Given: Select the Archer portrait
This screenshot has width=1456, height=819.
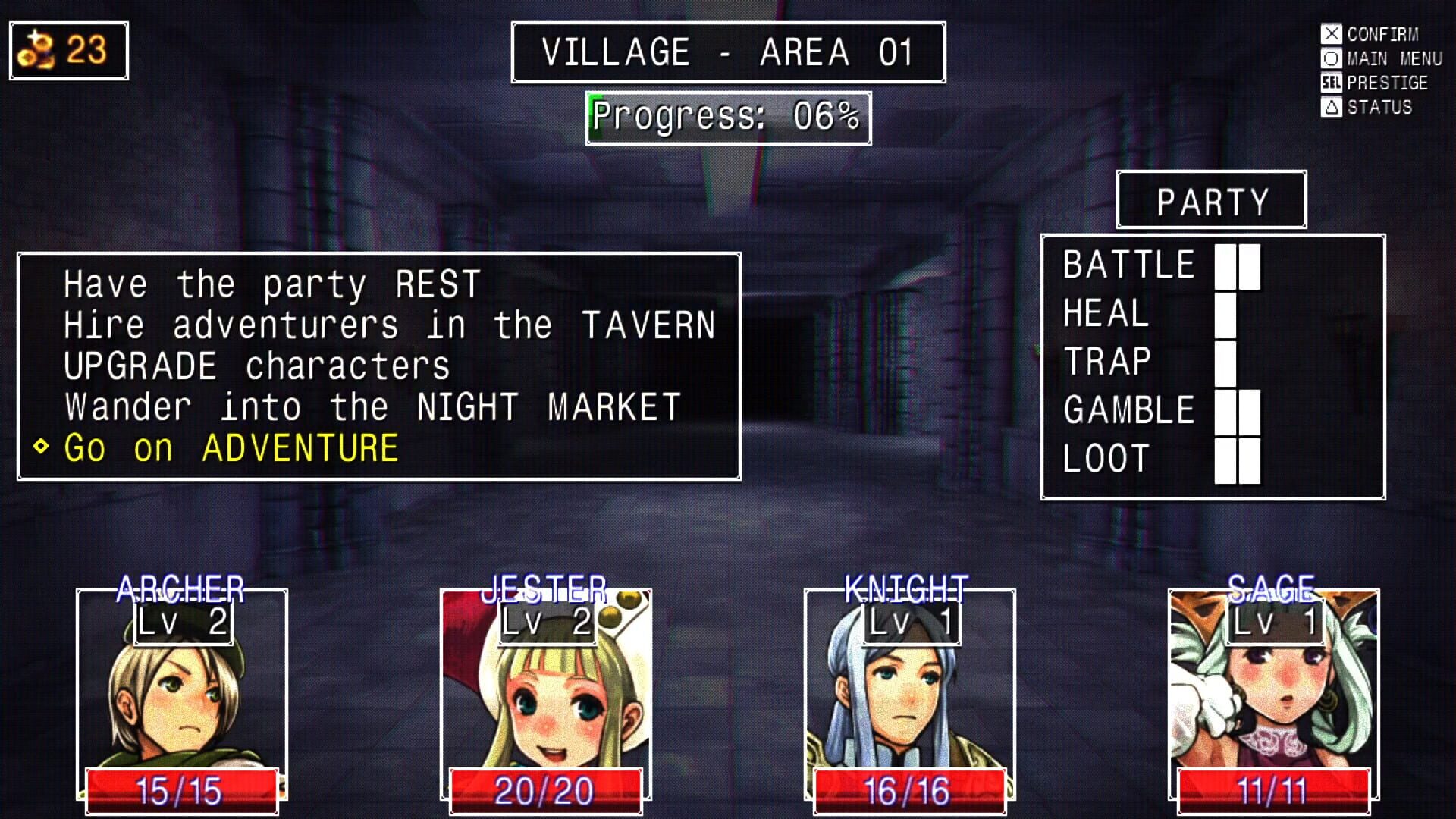Looking at the screenshot, I should [x=182, y=698].
